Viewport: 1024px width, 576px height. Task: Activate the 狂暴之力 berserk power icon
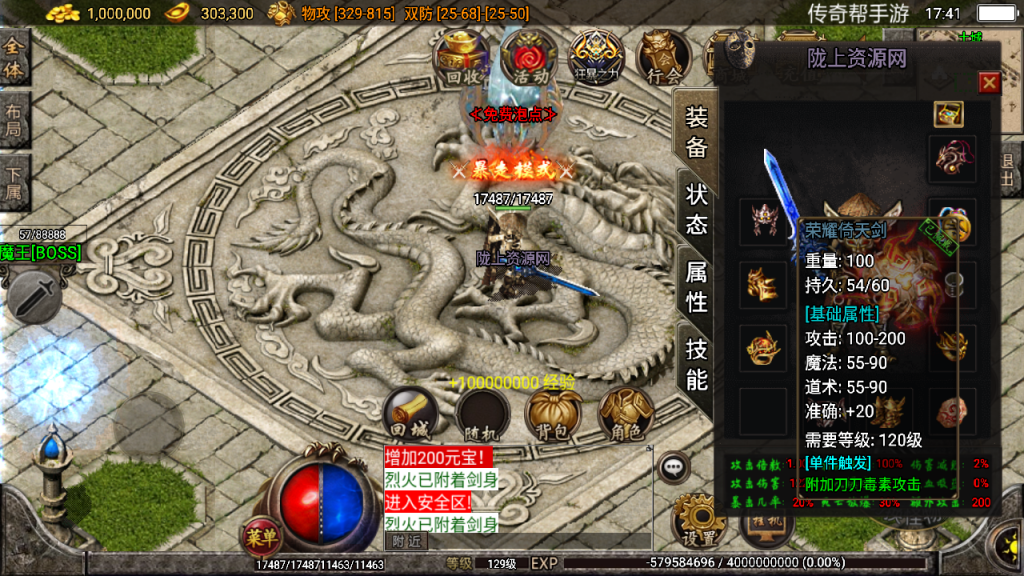pos(596,57)
